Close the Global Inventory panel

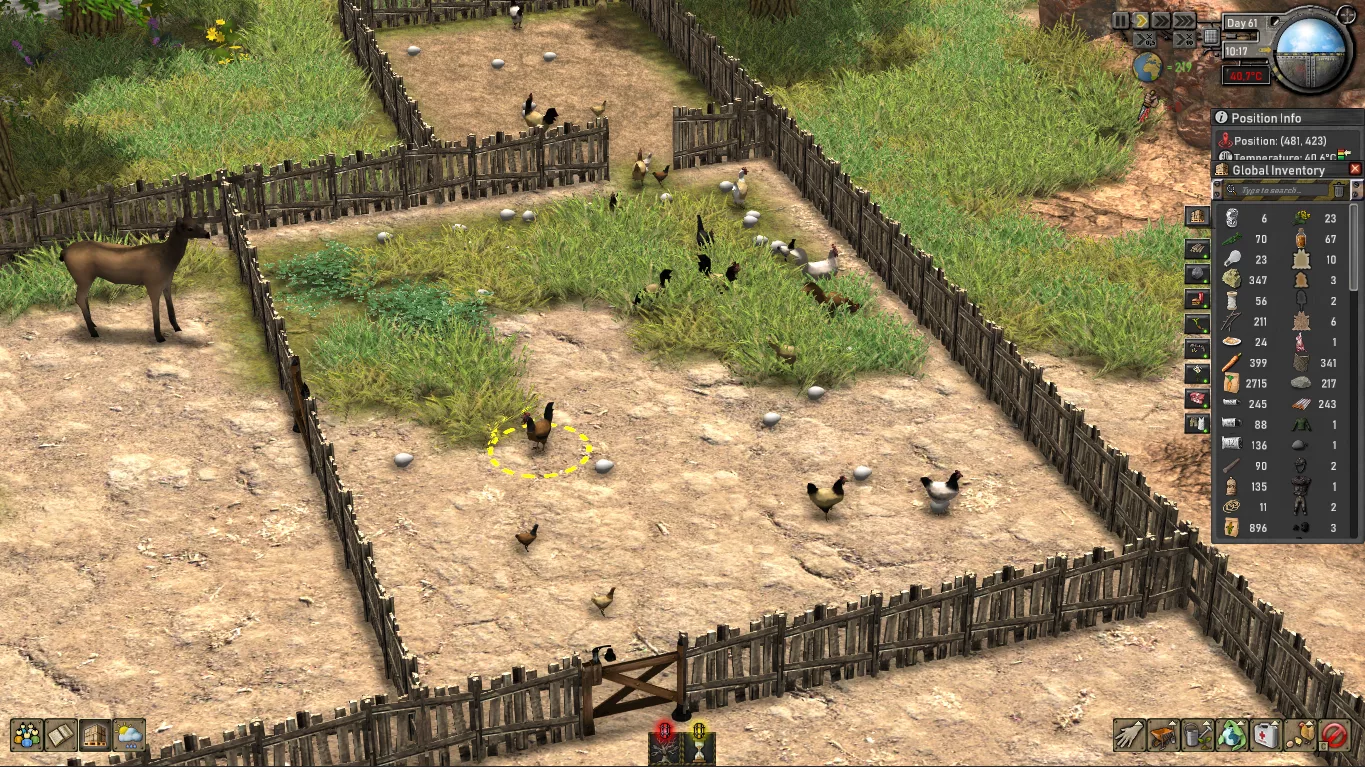pyautogui.click(x=1355, y=170)
